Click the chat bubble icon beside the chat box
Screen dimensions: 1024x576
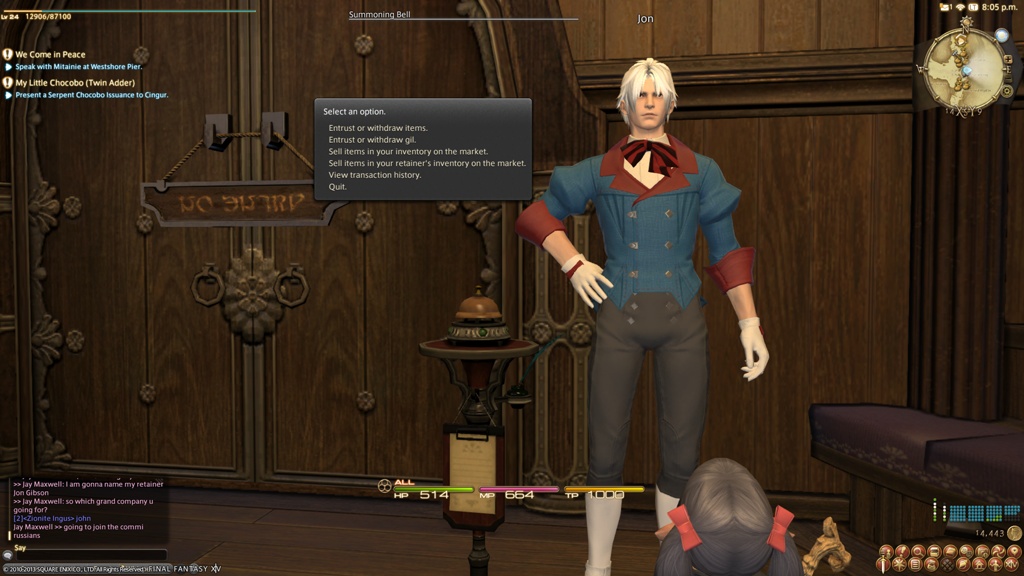pos(8,555)
